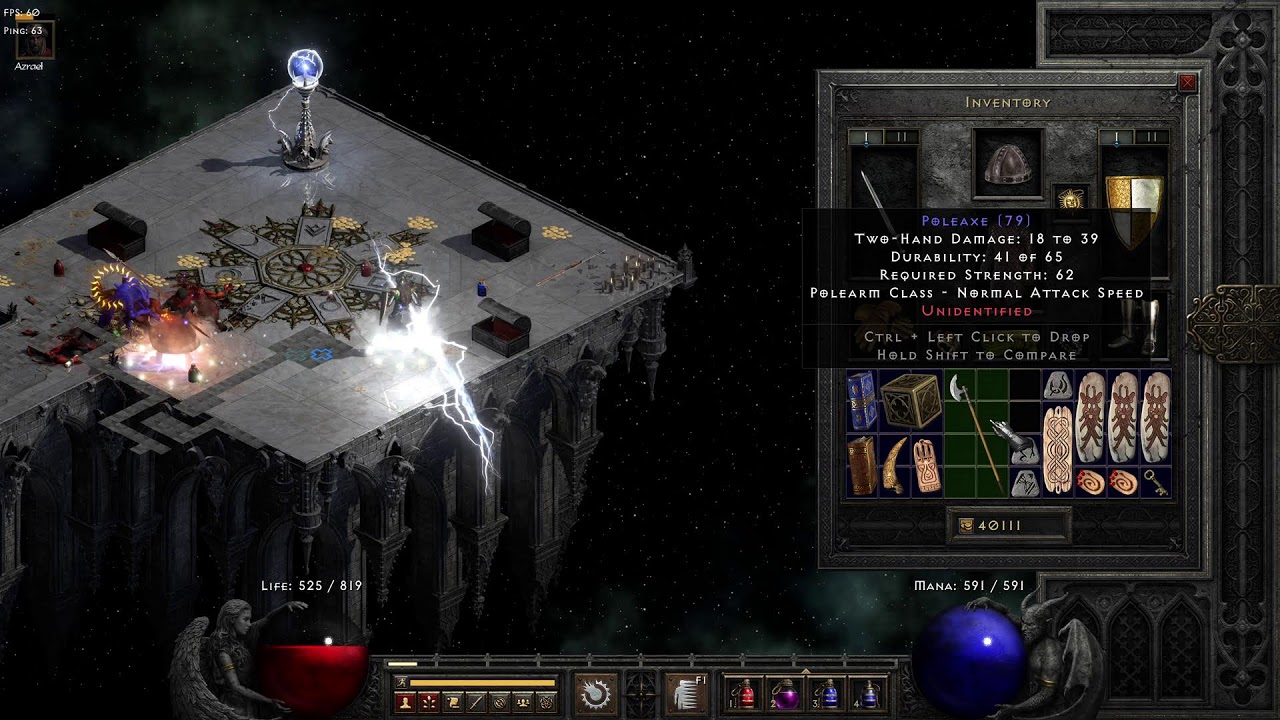This screenshot has width=1280, height=720.
Task: Open the right-click skill selector marked F1
Action: click(687, 693)
